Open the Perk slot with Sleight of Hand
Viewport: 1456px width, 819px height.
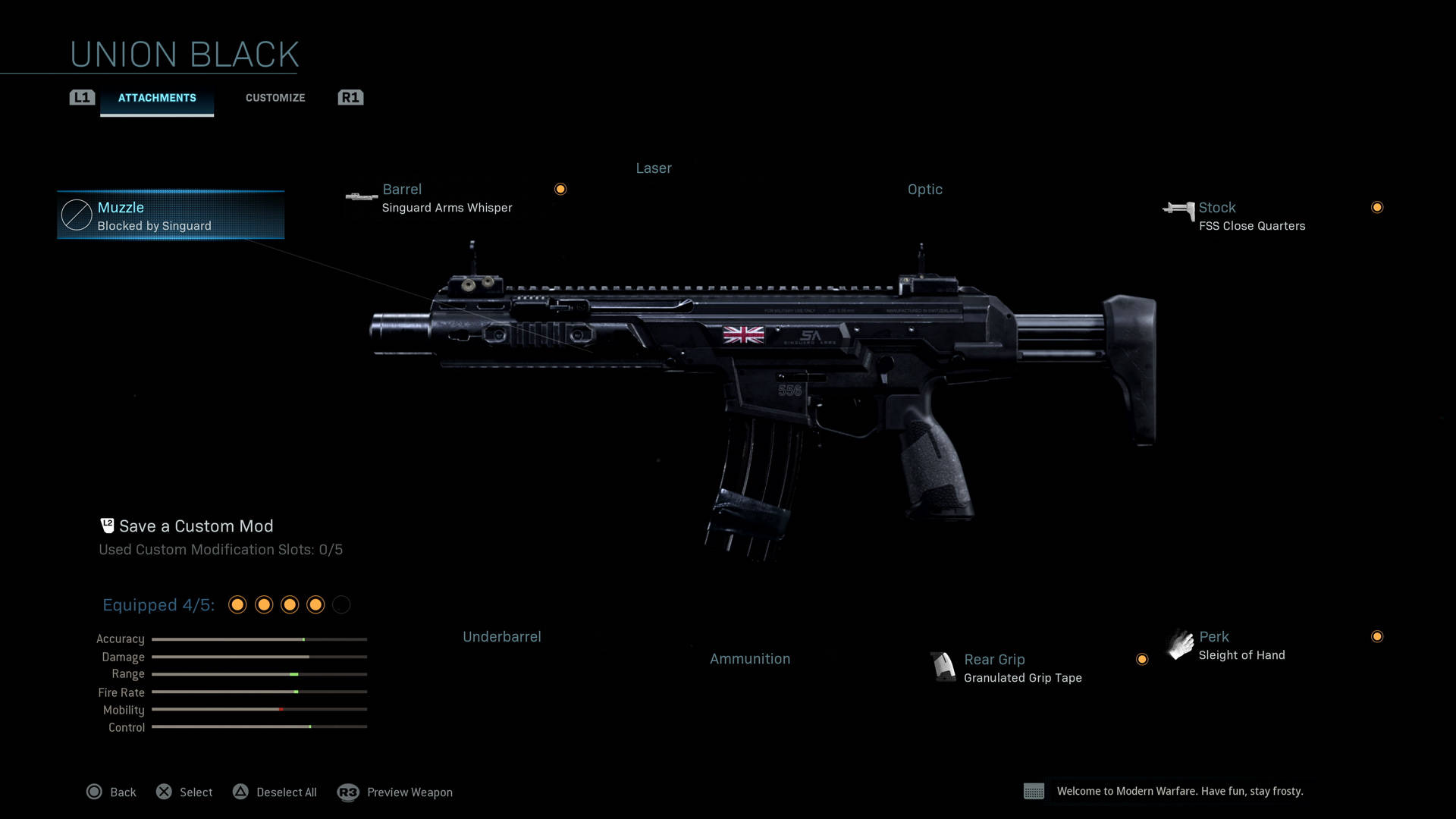pos(1241,645)
